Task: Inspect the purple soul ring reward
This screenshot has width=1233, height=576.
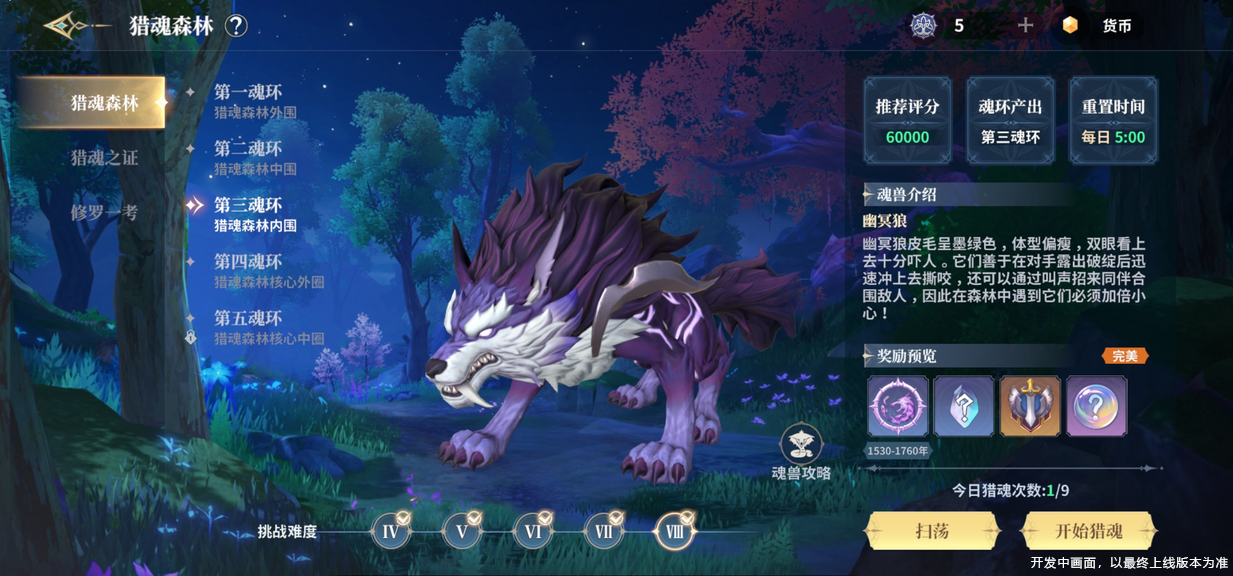Action: [x=897, y=406]
